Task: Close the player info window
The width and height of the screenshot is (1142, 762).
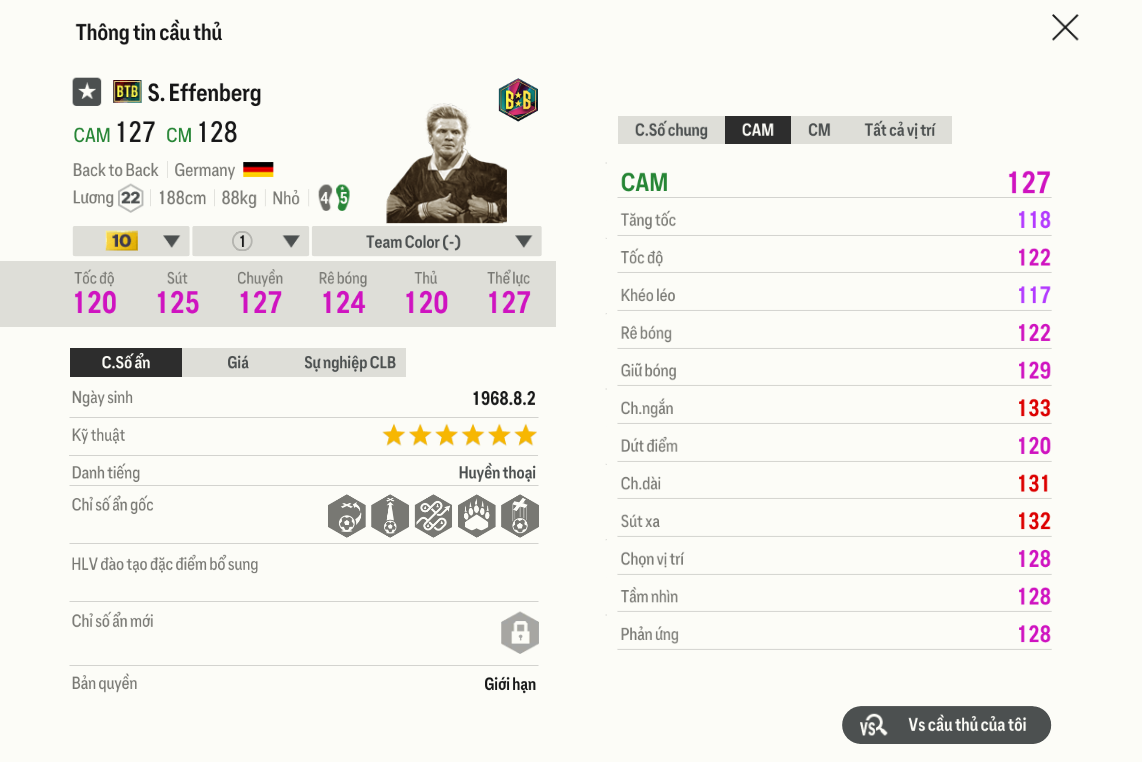Action: coord(1065,28)
